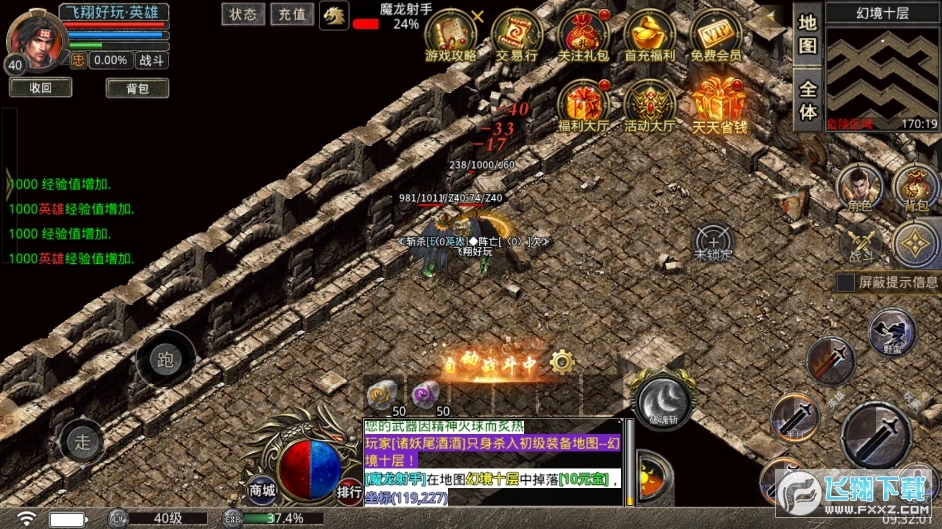Image resolution: width=942 pixels, height=529 pixels.
Task: Open the 状态 status panel
Action: click(243, 14)
